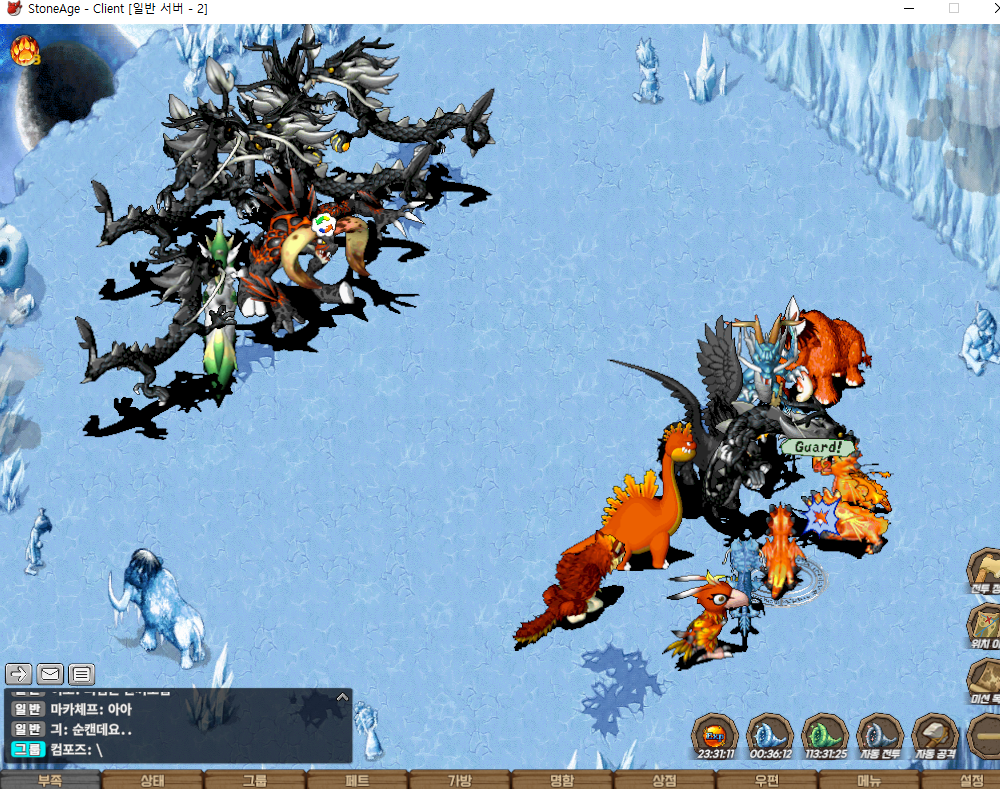1000x789 pixels.
Task: Click the envelope button above chat
Action: 50,674
